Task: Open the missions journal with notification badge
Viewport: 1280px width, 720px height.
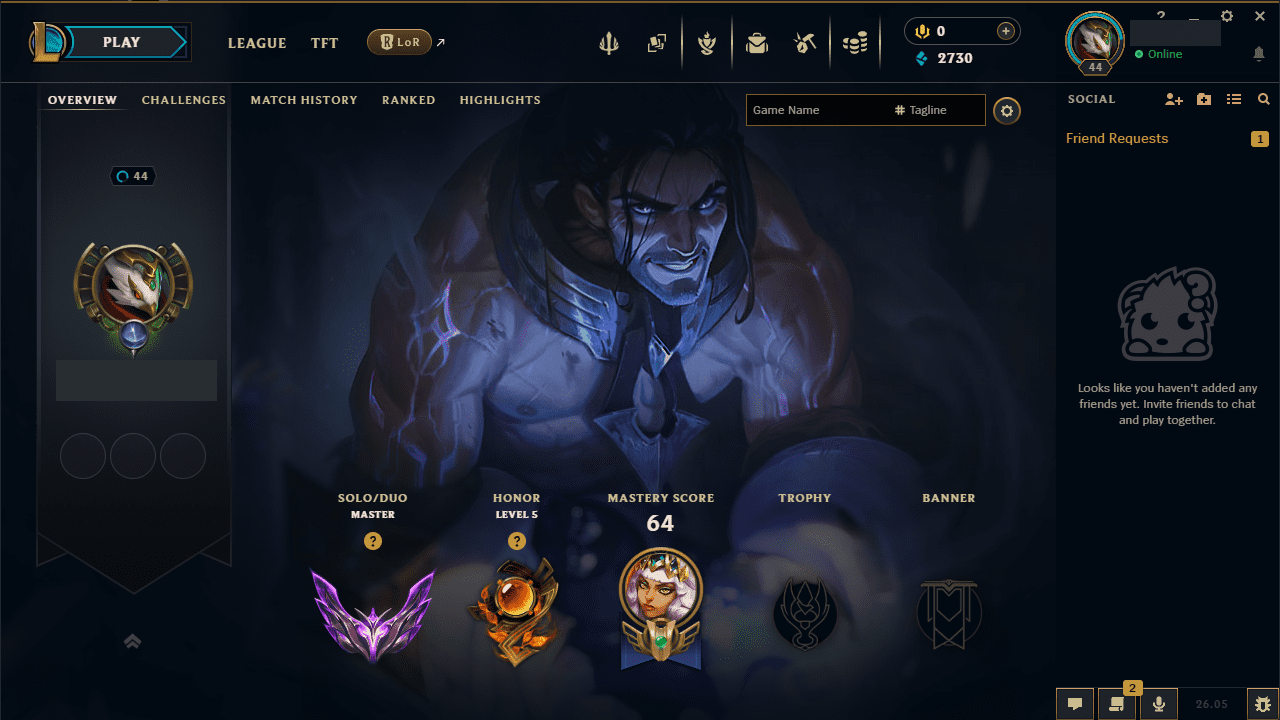Action: 1117,703
